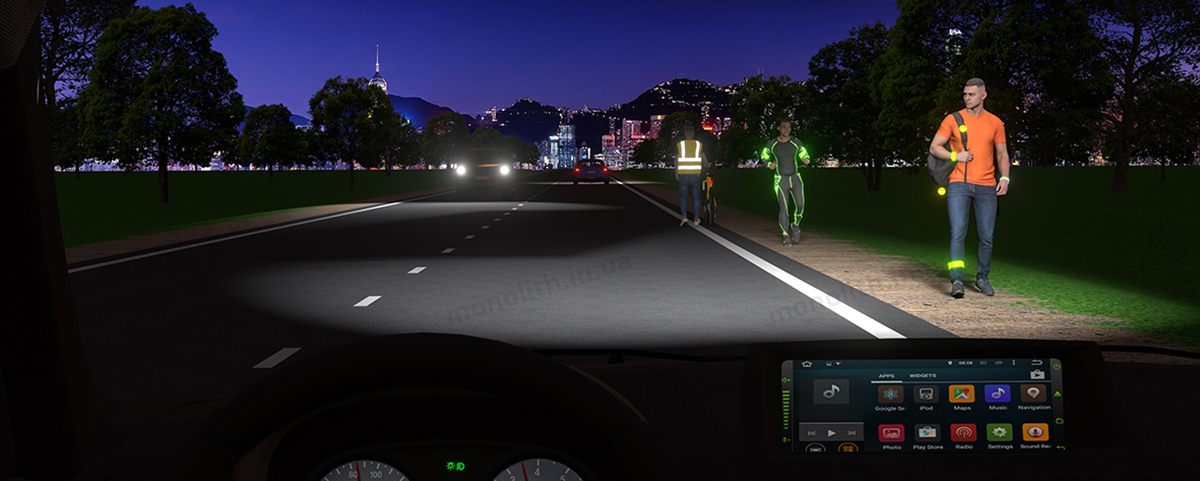Switch to the Widgets tab
1200x481 pixels.
922,376
